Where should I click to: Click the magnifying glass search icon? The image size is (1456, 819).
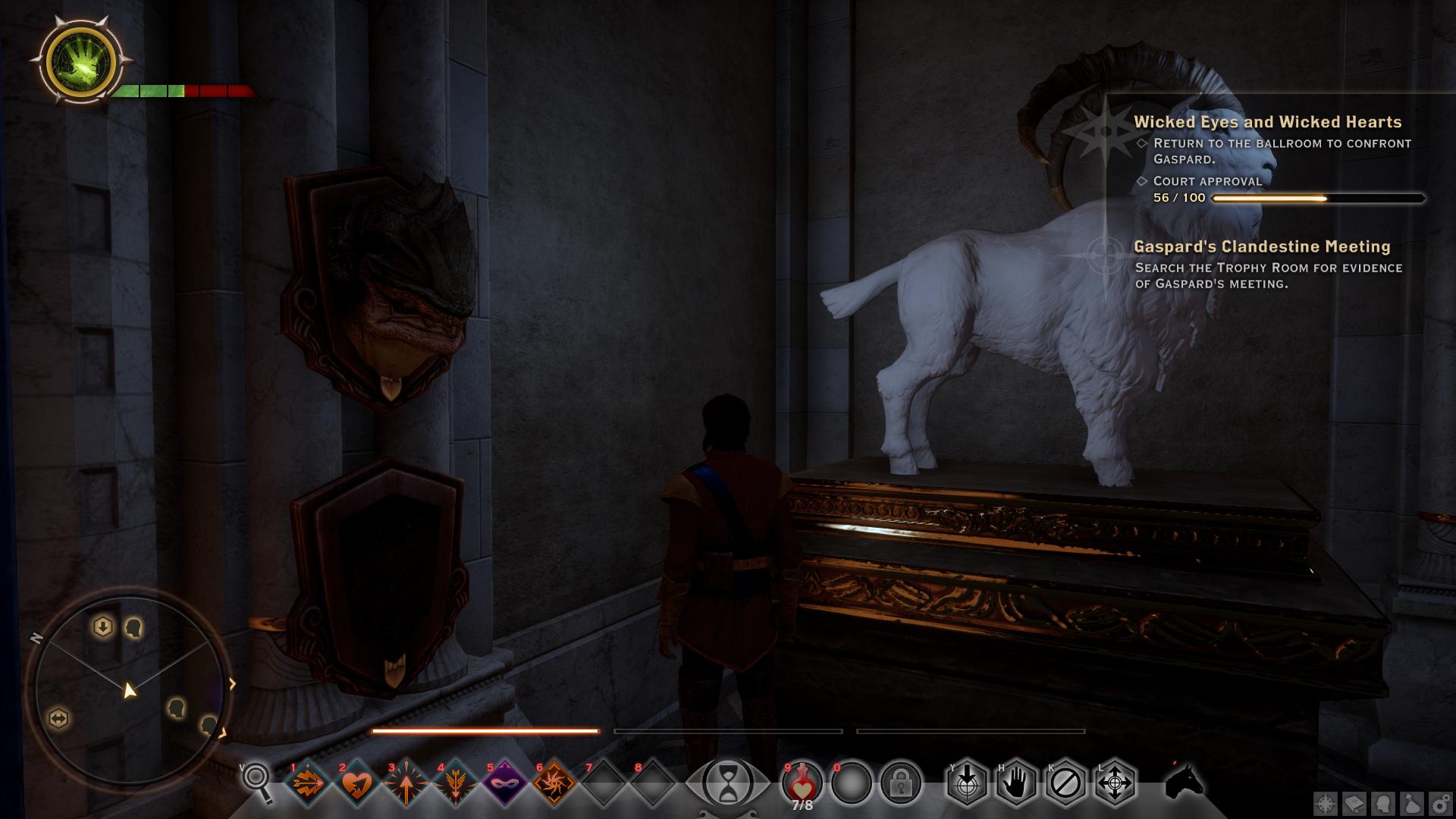click(x=257, y=781)
